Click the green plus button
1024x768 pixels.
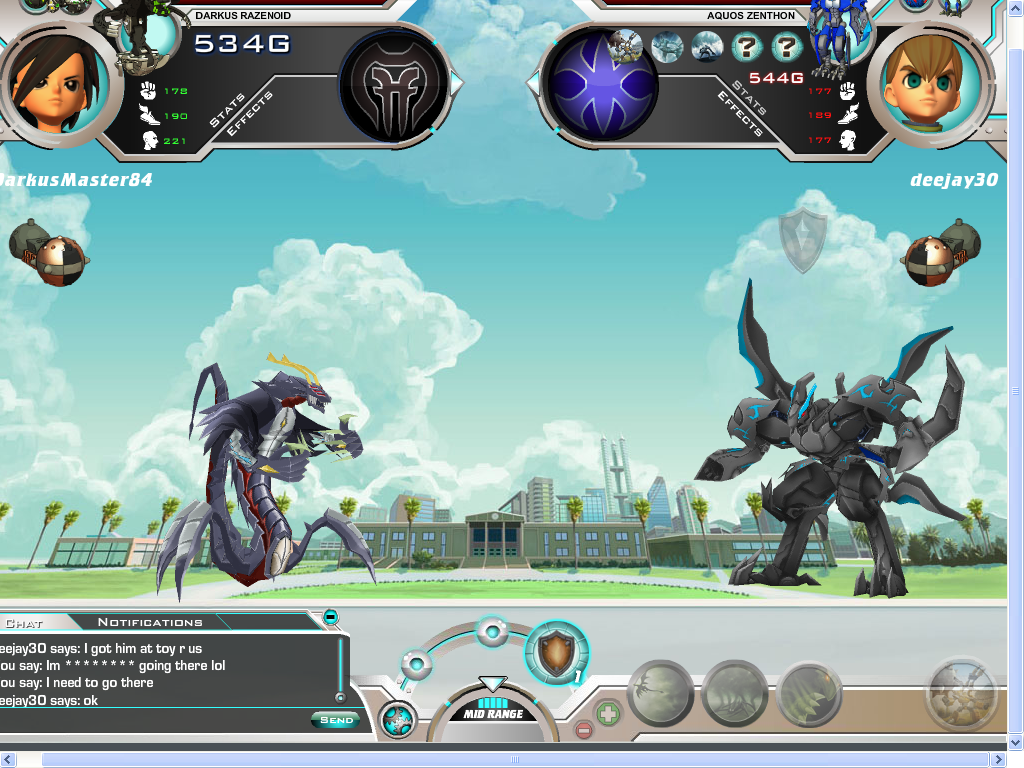[x=608, y=714]
